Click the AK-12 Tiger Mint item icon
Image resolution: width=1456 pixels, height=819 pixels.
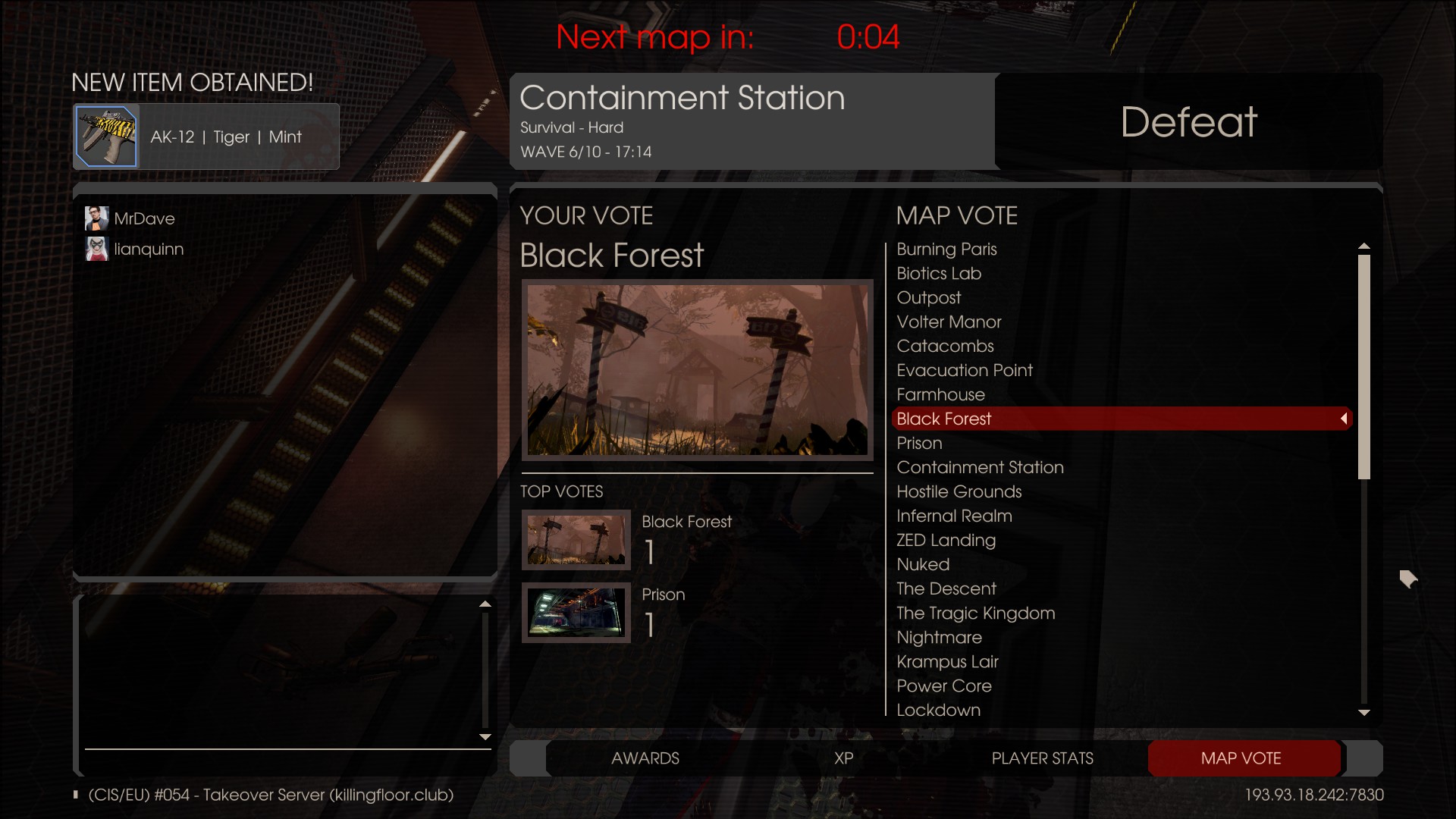tap(105, 136)
